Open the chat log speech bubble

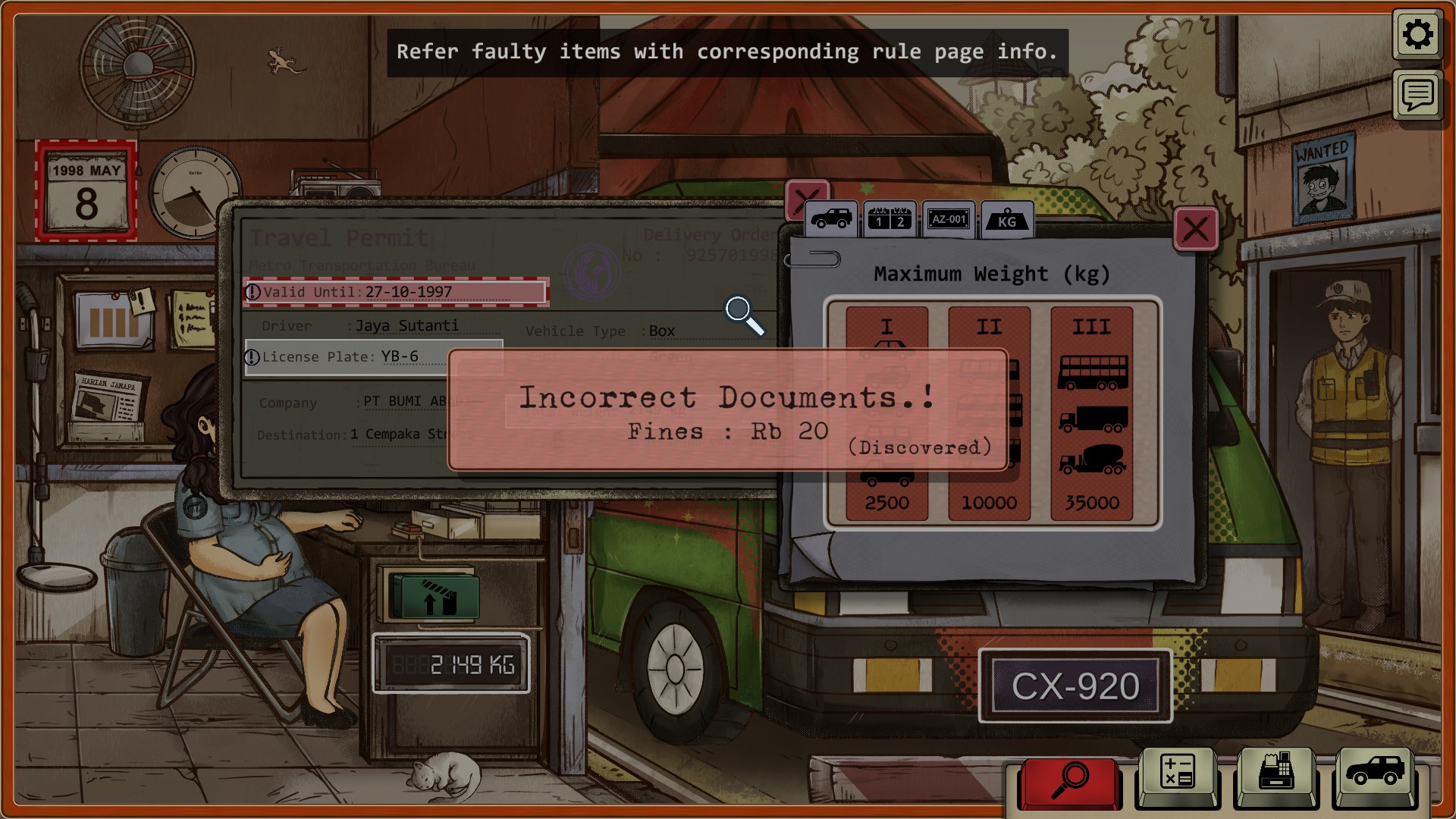point(1417,96)
